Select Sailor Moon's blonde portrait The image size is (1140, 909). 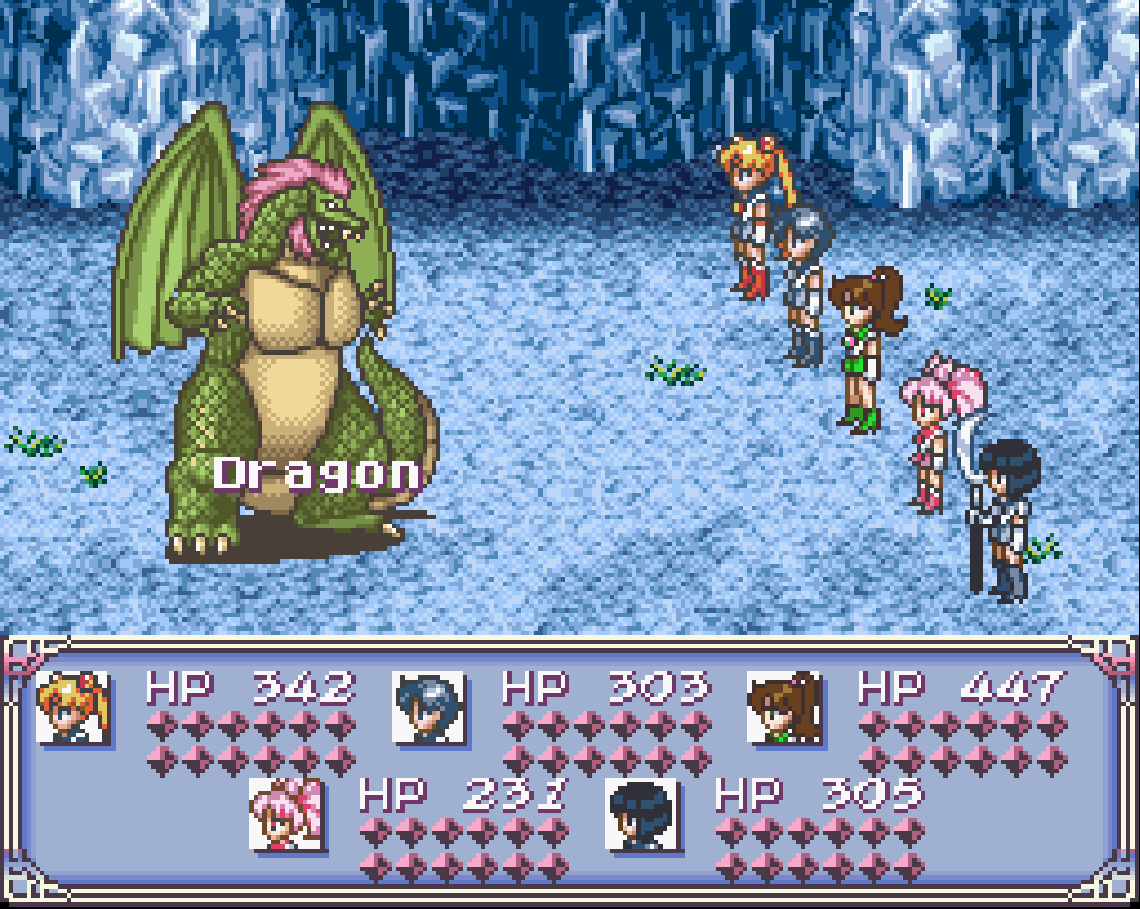72,707
